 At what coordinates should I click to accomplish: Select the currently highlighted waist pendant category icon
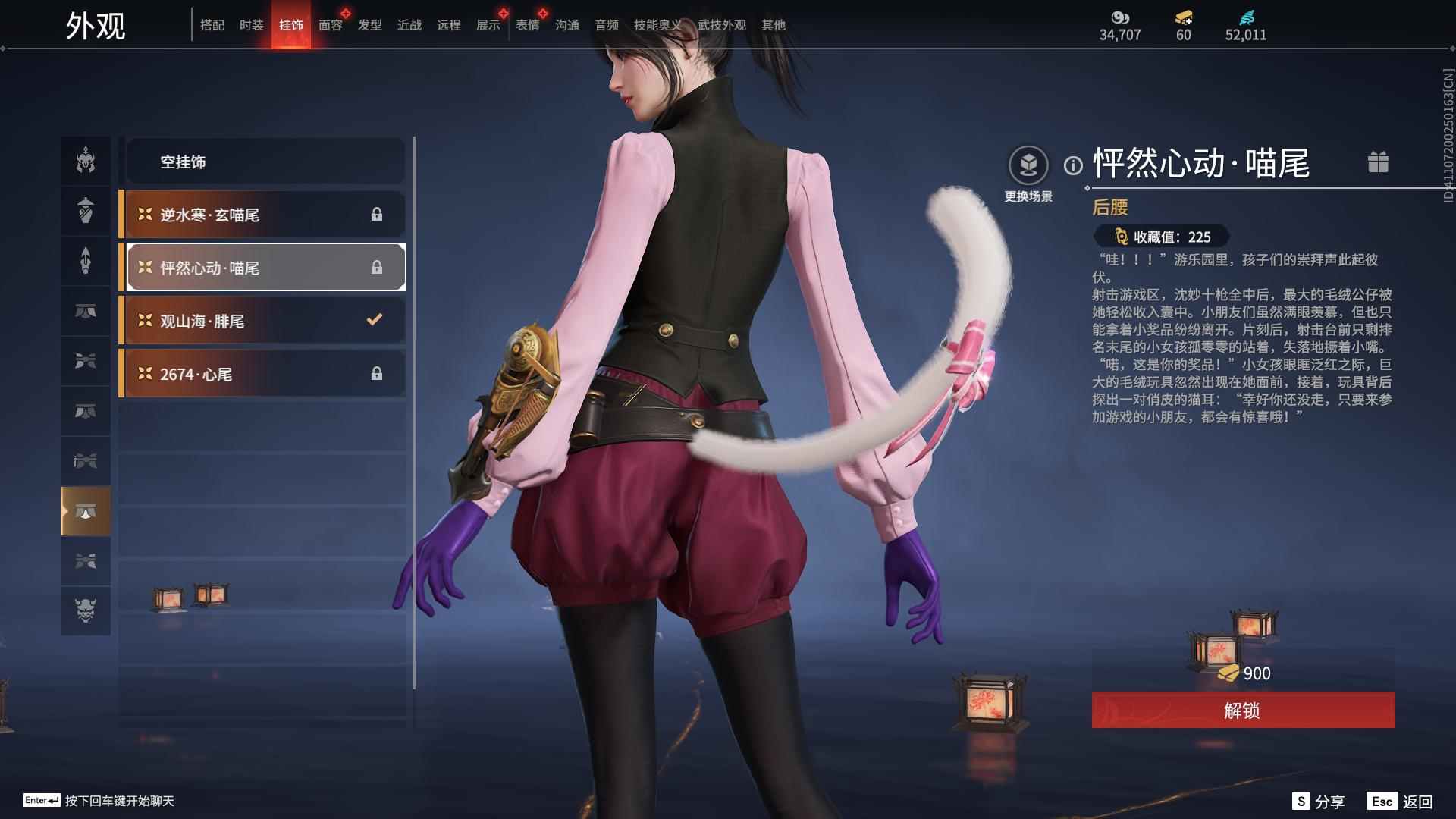coord(85,510)
